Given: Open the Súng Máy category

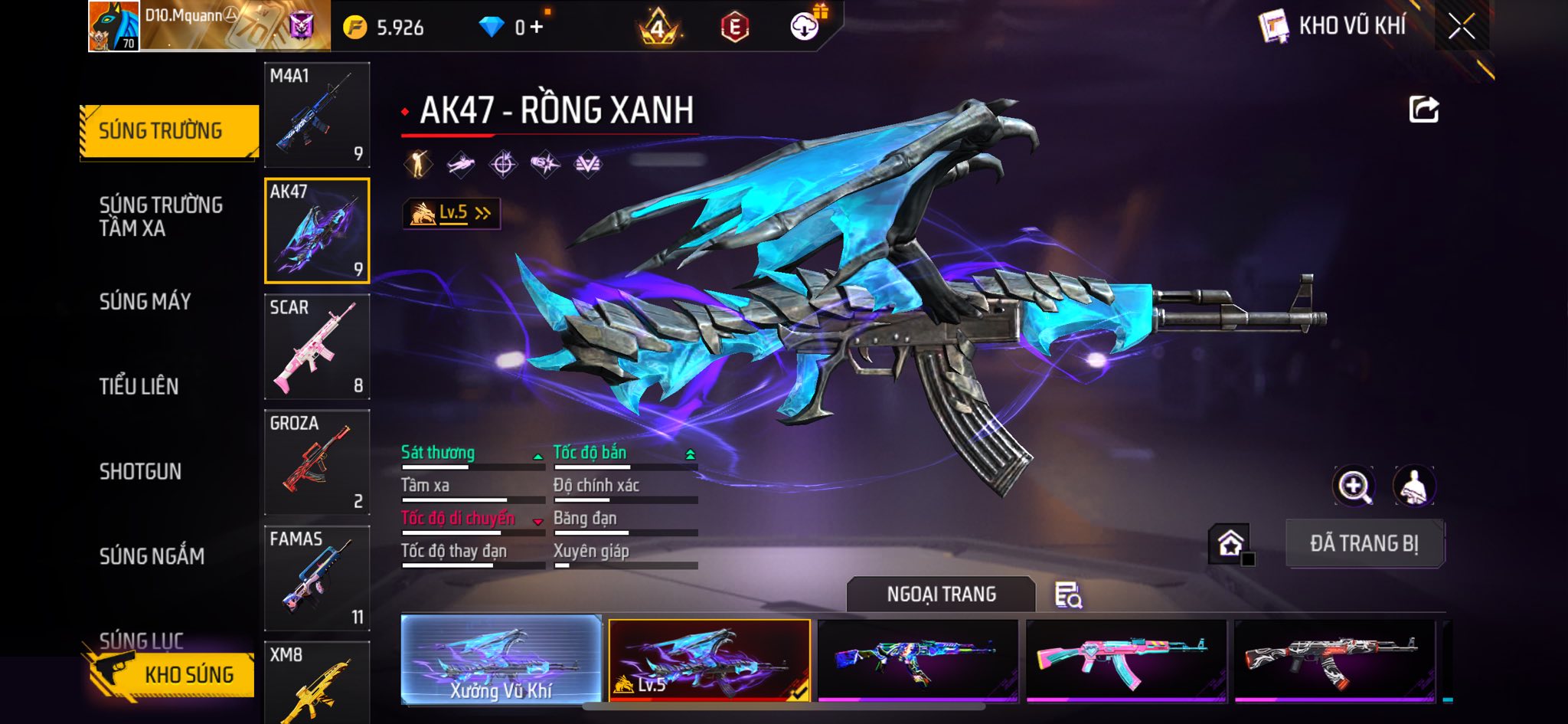Looking at the screenshot, I should click(145, 301).
